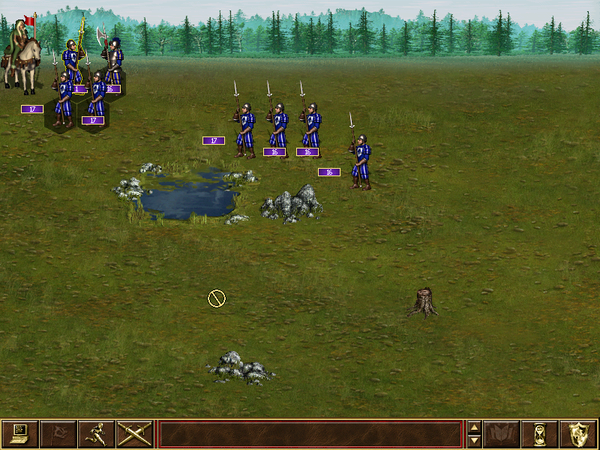Open the combat options computer icon
This screenshot has height=450, width=600.
pos(20,434)
